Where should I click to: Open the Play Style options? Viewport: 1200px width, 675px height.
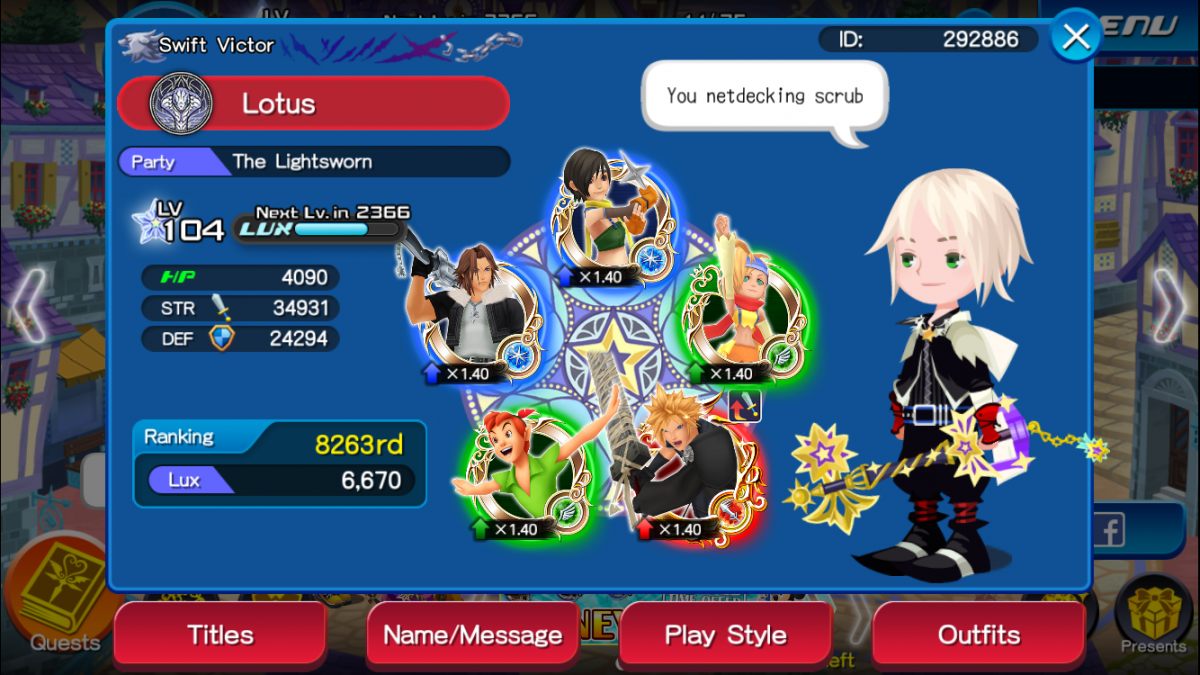pyautogui.click(x=725, y=634)
